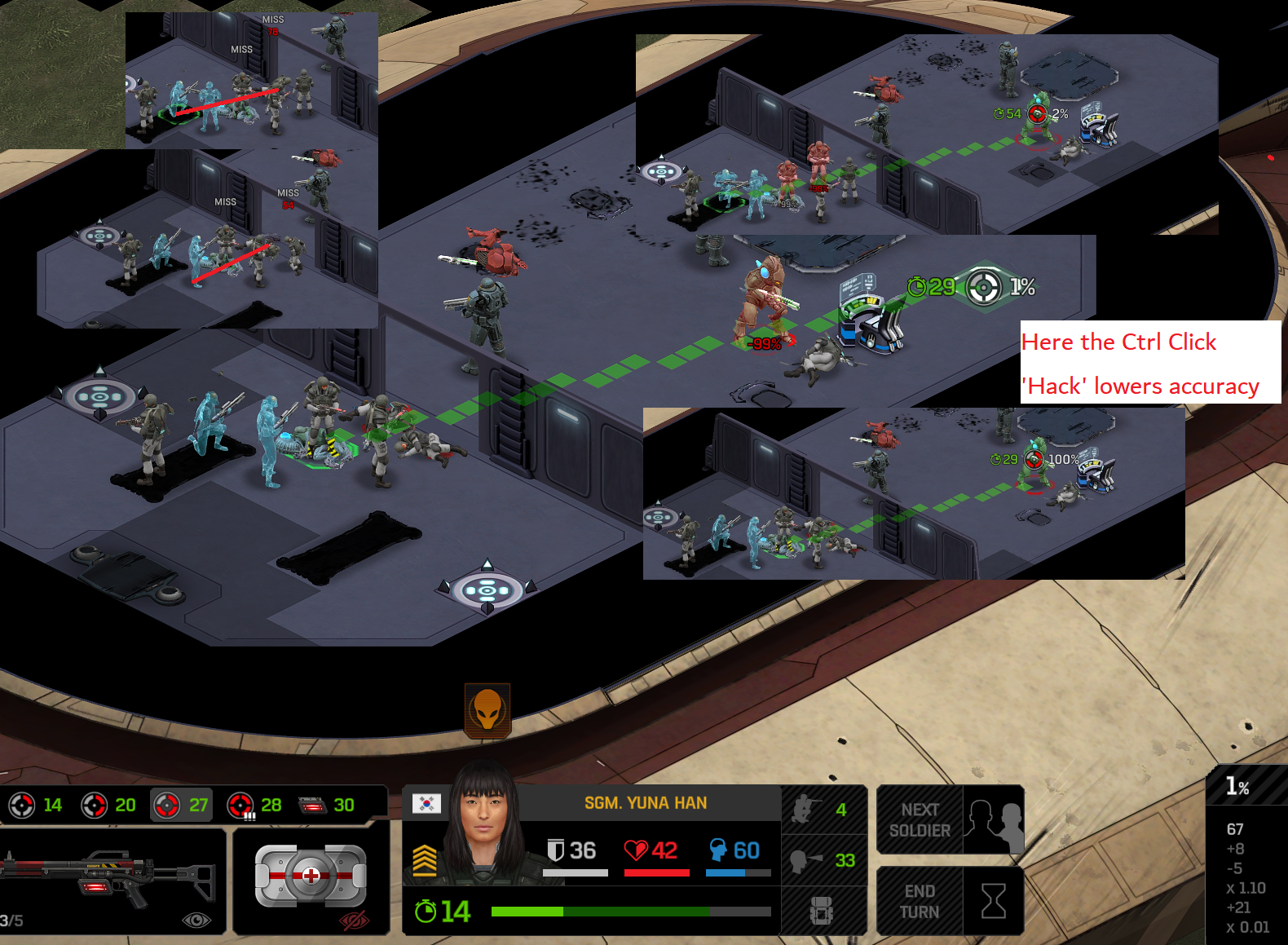Click the End Turn button

click(949, 901)
